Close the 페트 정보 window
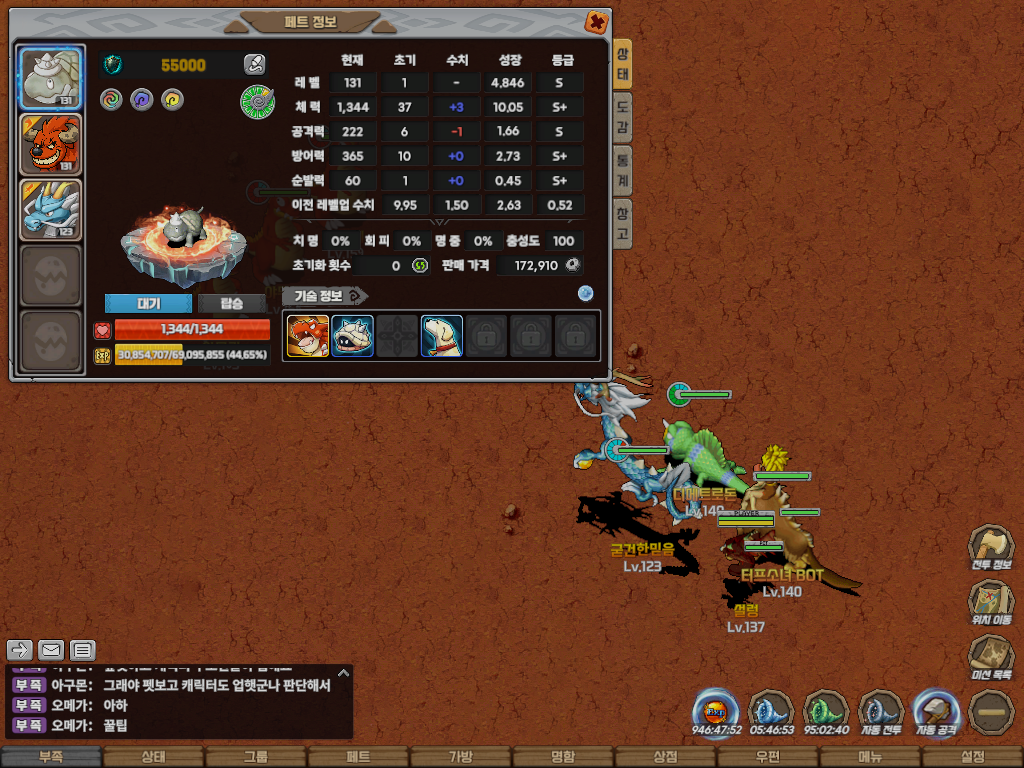Viewport: 1024px width, 768px height. coord(595,21)
